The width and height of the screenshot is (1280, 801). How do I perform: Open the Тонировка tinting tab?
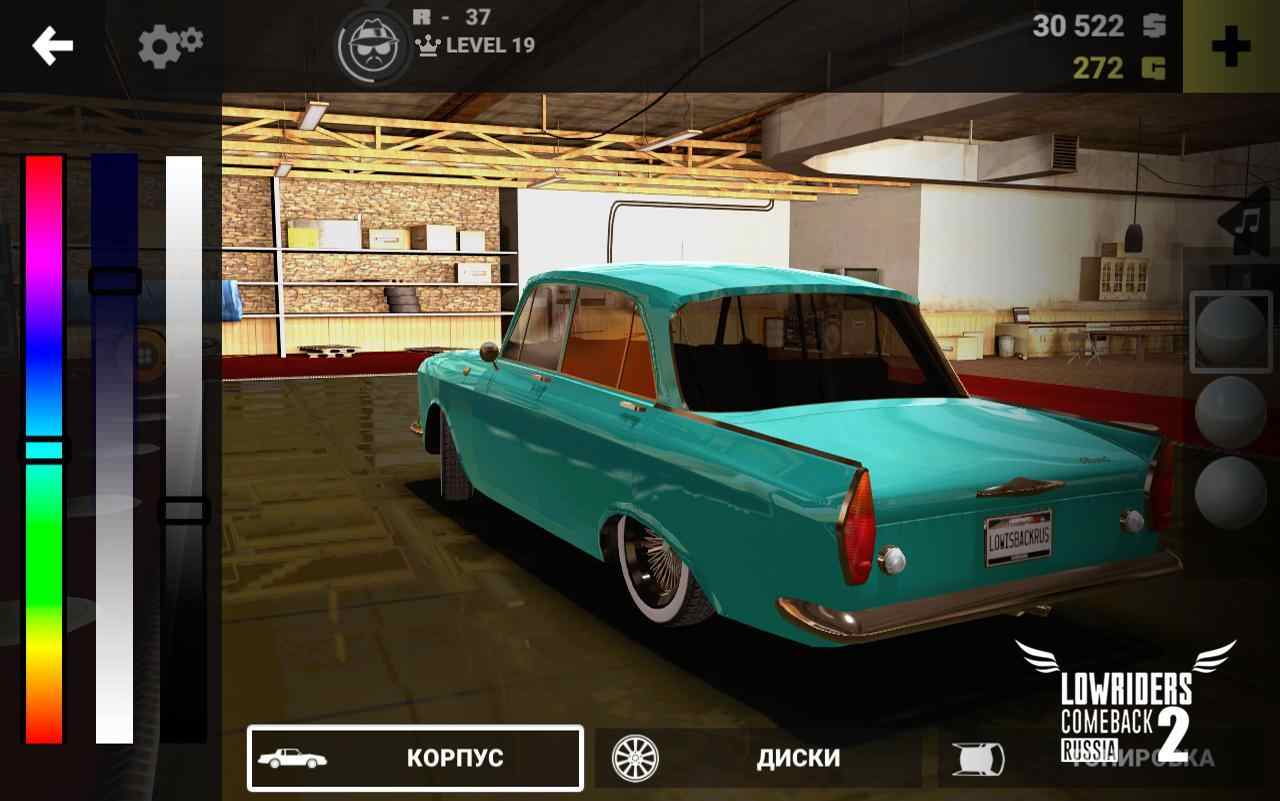(x=1100, y=758)
